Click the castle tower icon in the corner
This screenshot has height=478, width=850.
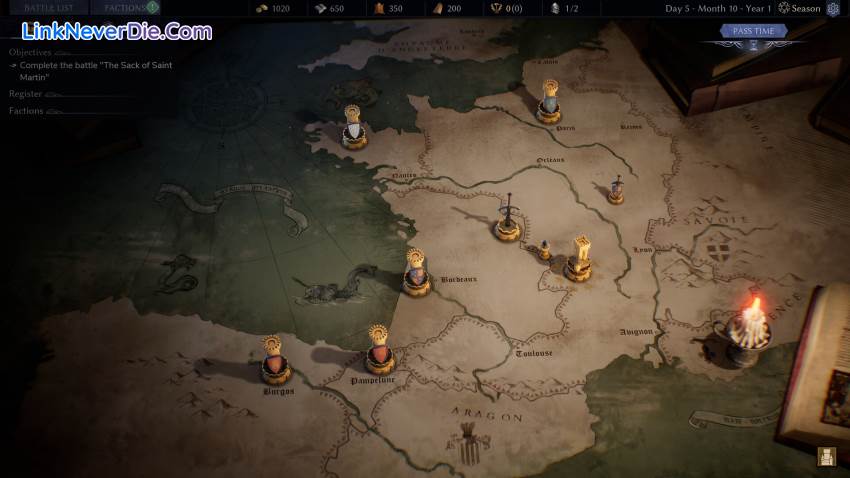click(826, 457)
